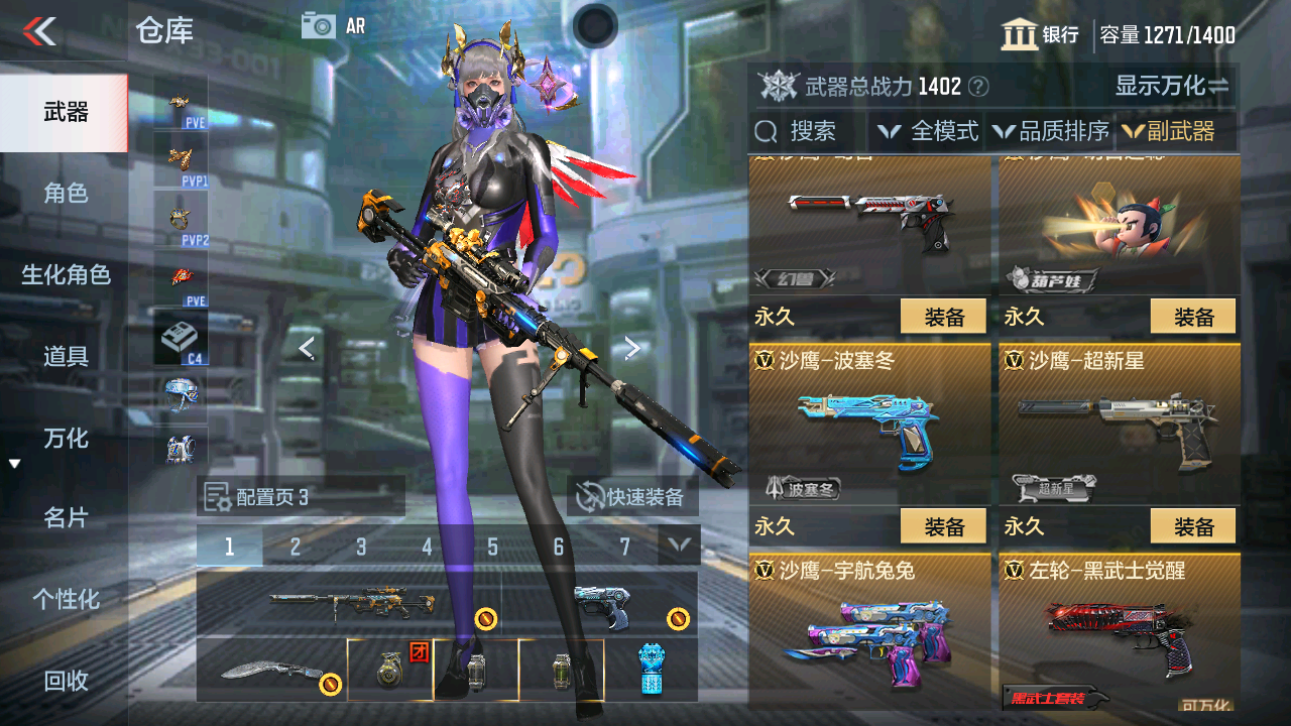Click the 搜索 magnifier search icon
The height and width of the screenshot is (726, 1291).
pyautogui.click(x=766, y=130)
